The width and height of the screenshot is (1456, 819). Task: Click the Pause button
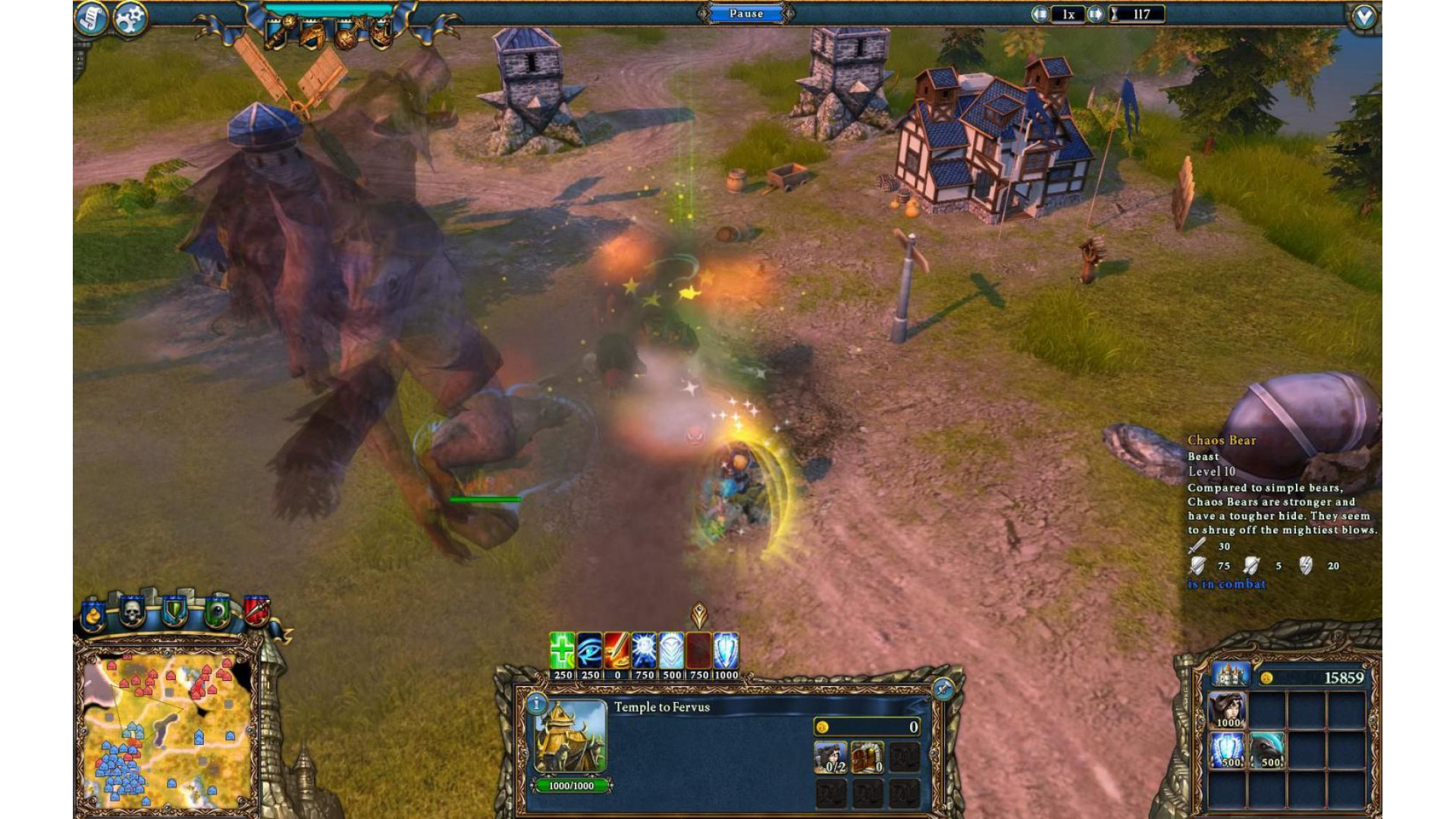click(x=746, y=14)
